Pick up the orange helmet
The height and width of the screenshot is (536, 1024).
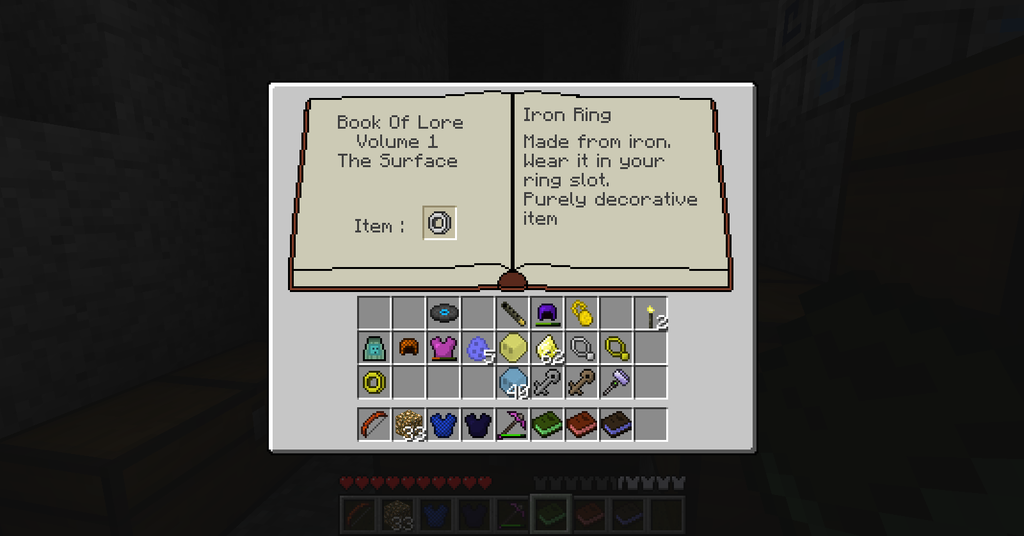[x=408, y=348]
